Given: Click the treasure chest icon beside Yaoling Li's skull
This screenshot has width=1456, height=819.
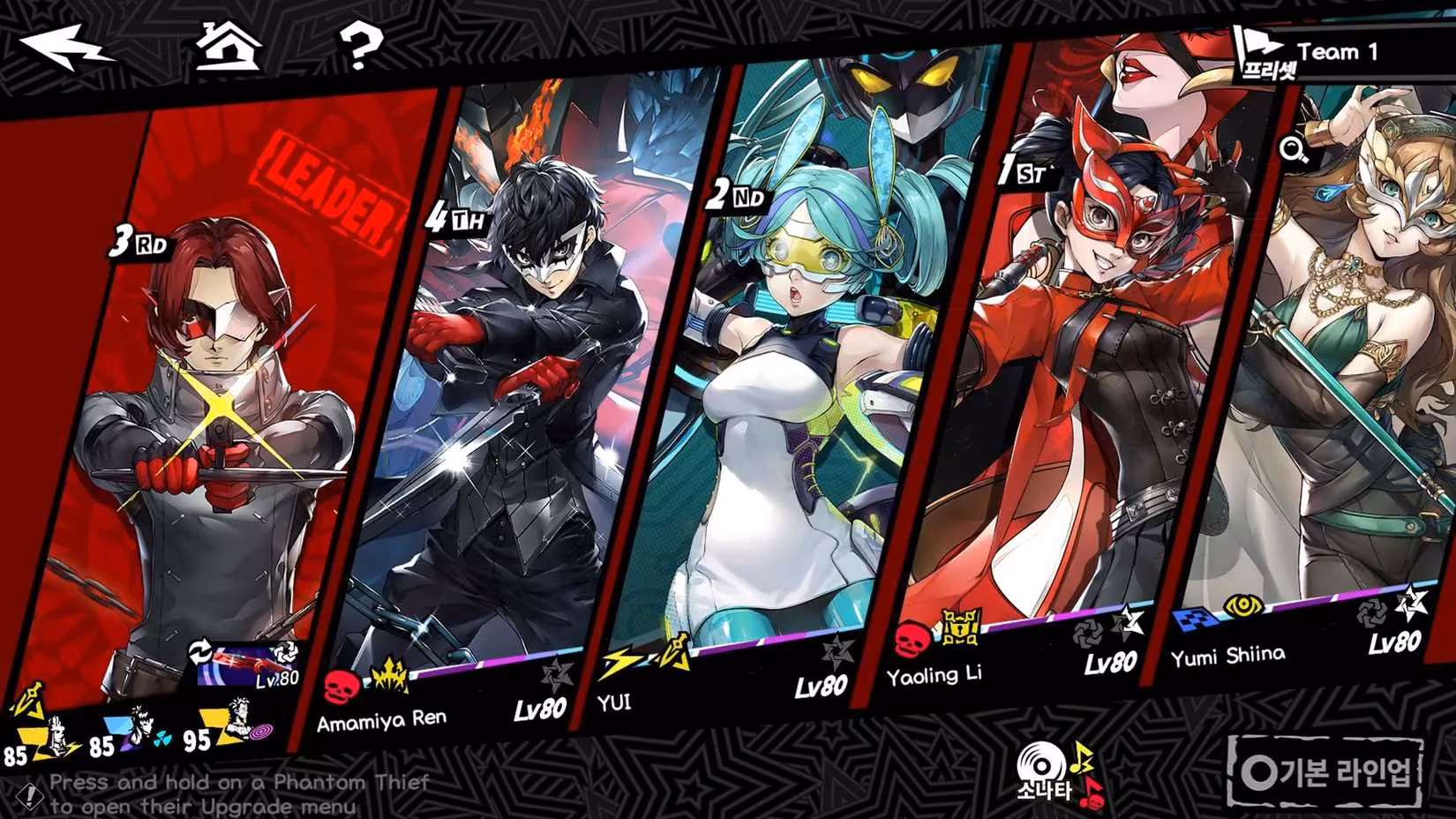Looking at the screenshot, I should 959,626.
